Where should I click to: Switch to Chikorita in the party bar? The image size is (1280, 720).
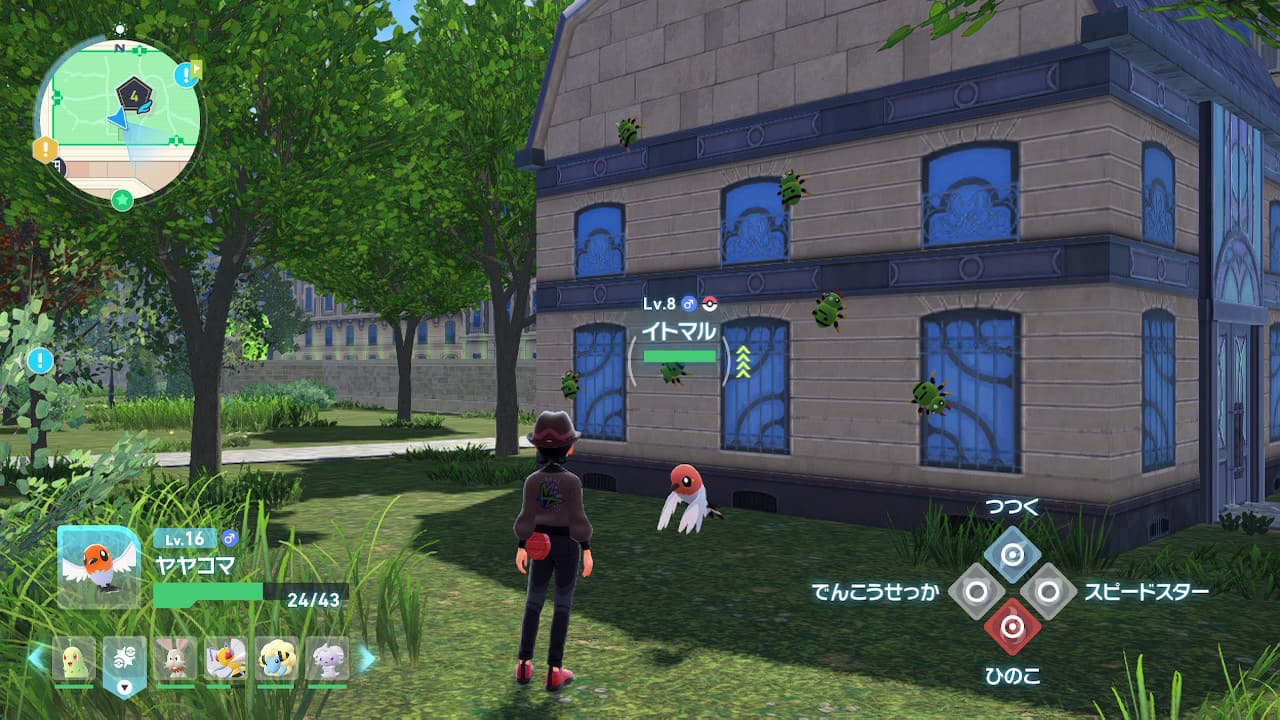(74, 658)
